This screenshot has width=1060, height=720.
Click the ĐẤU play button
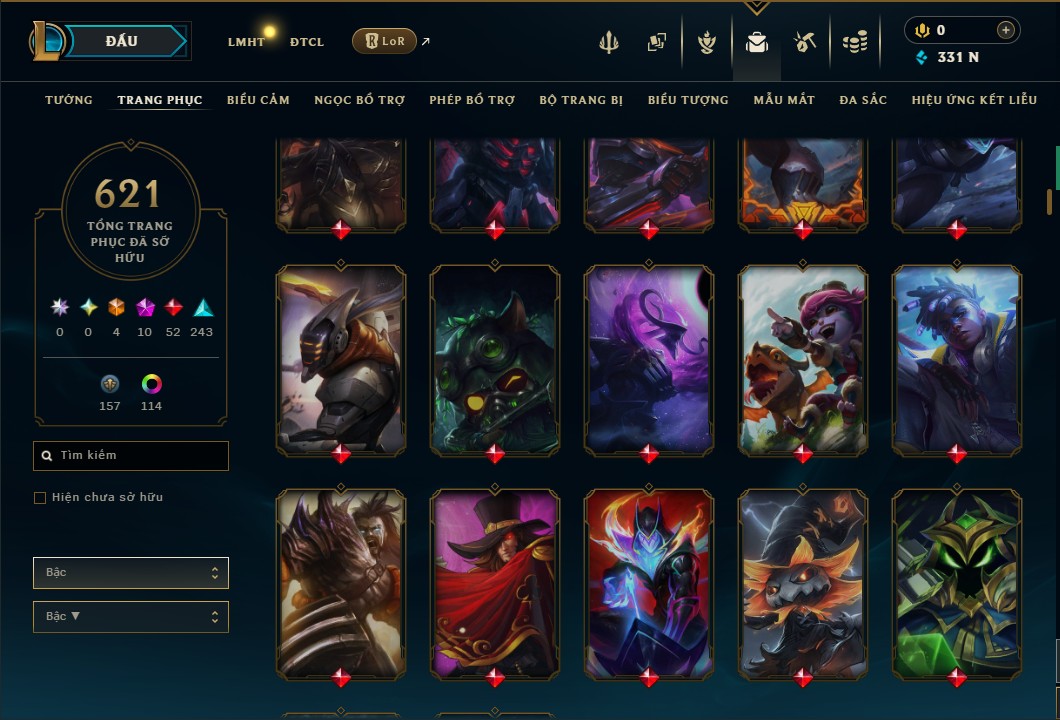pyautogui.click(x=124, y=41)
